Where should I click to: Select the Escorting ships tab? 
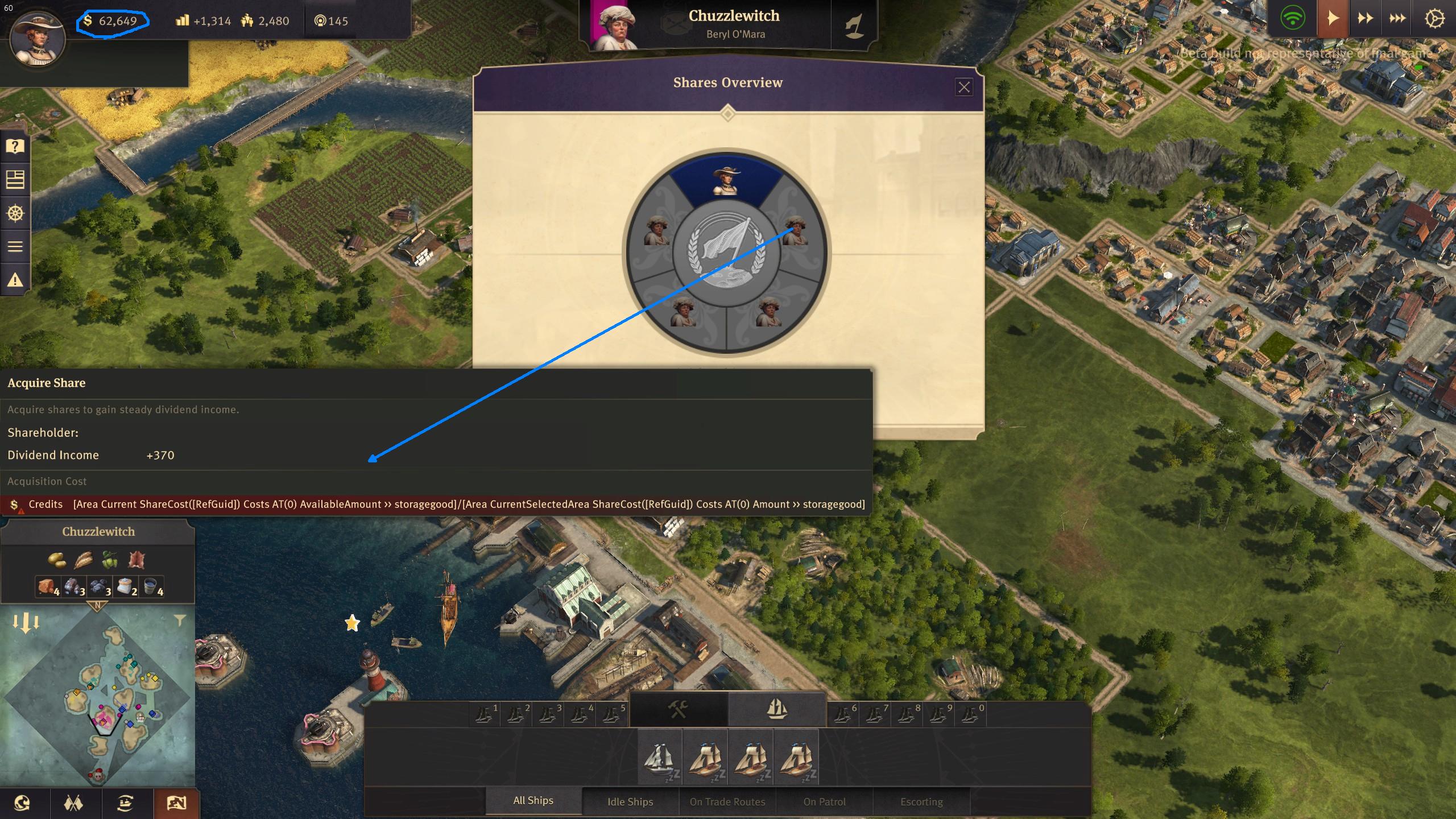[x=921, y=801]
